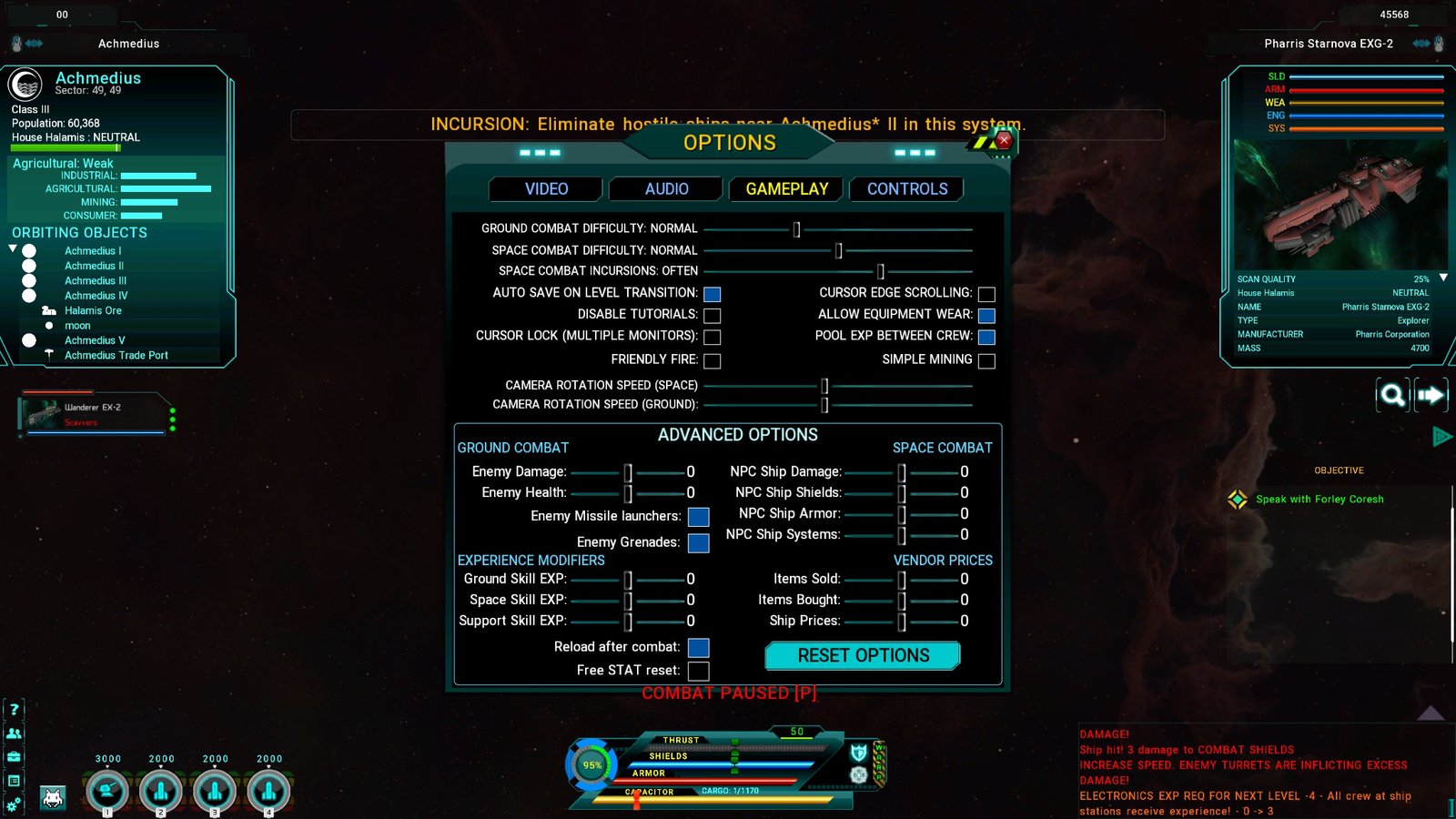Turn on Friendly Fire

[x=713, y=361]
